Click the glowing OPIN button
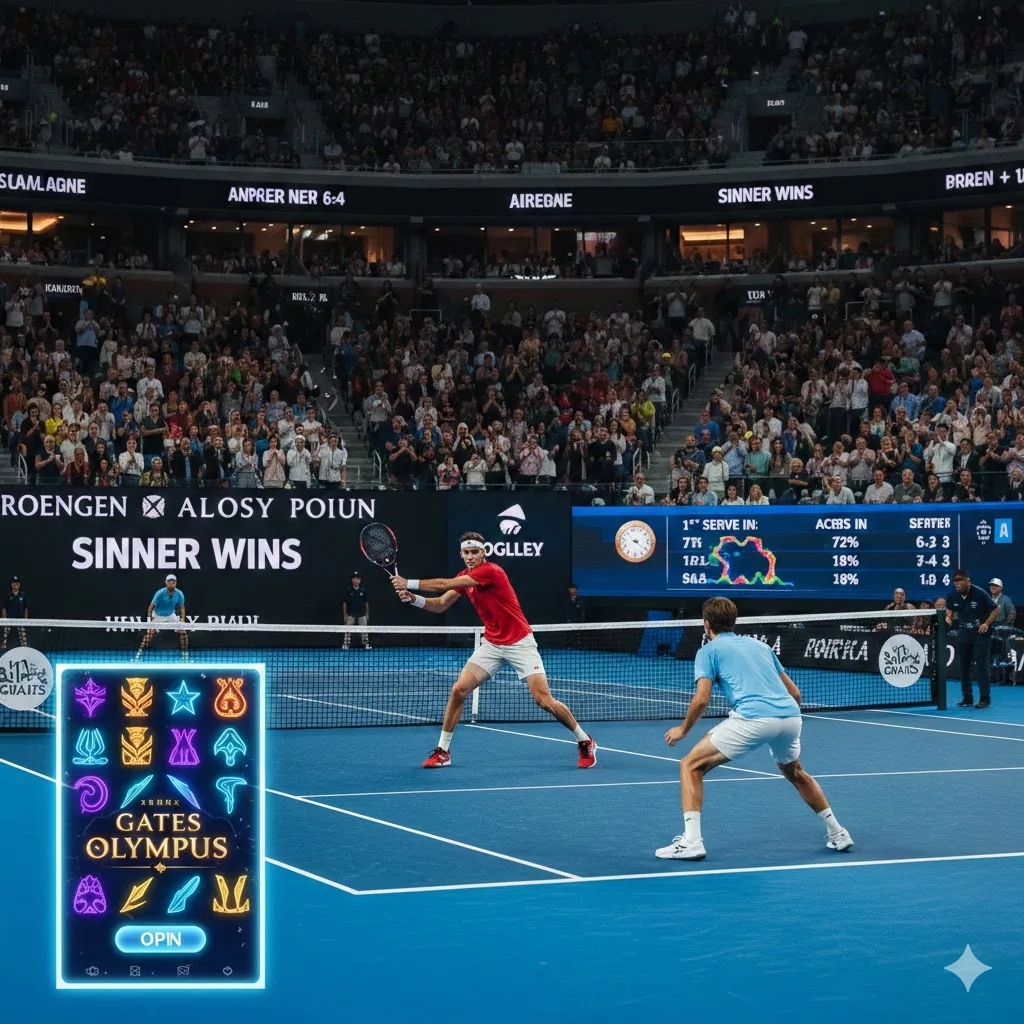Screen dimensions: 1024x1024 [x=160, y=939]
